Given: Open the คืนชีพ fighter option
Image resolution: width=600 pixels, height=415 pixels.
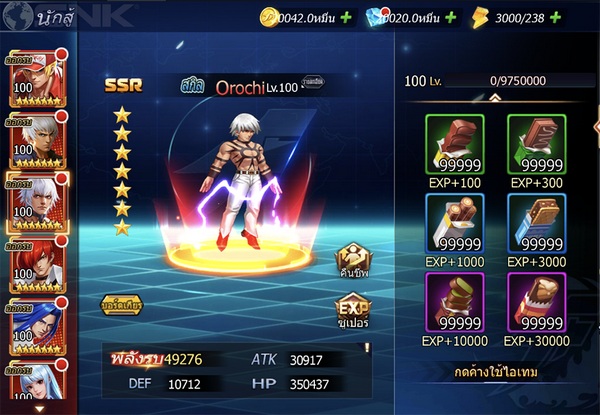Looking at the screenshot, I should click(x=352, y=260).
